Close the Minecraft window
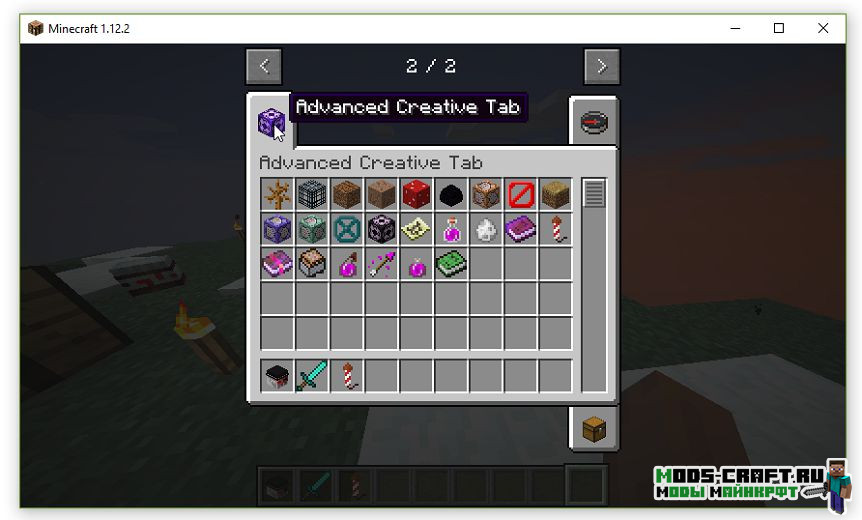862x520 pixels. (x=823, y=28)
